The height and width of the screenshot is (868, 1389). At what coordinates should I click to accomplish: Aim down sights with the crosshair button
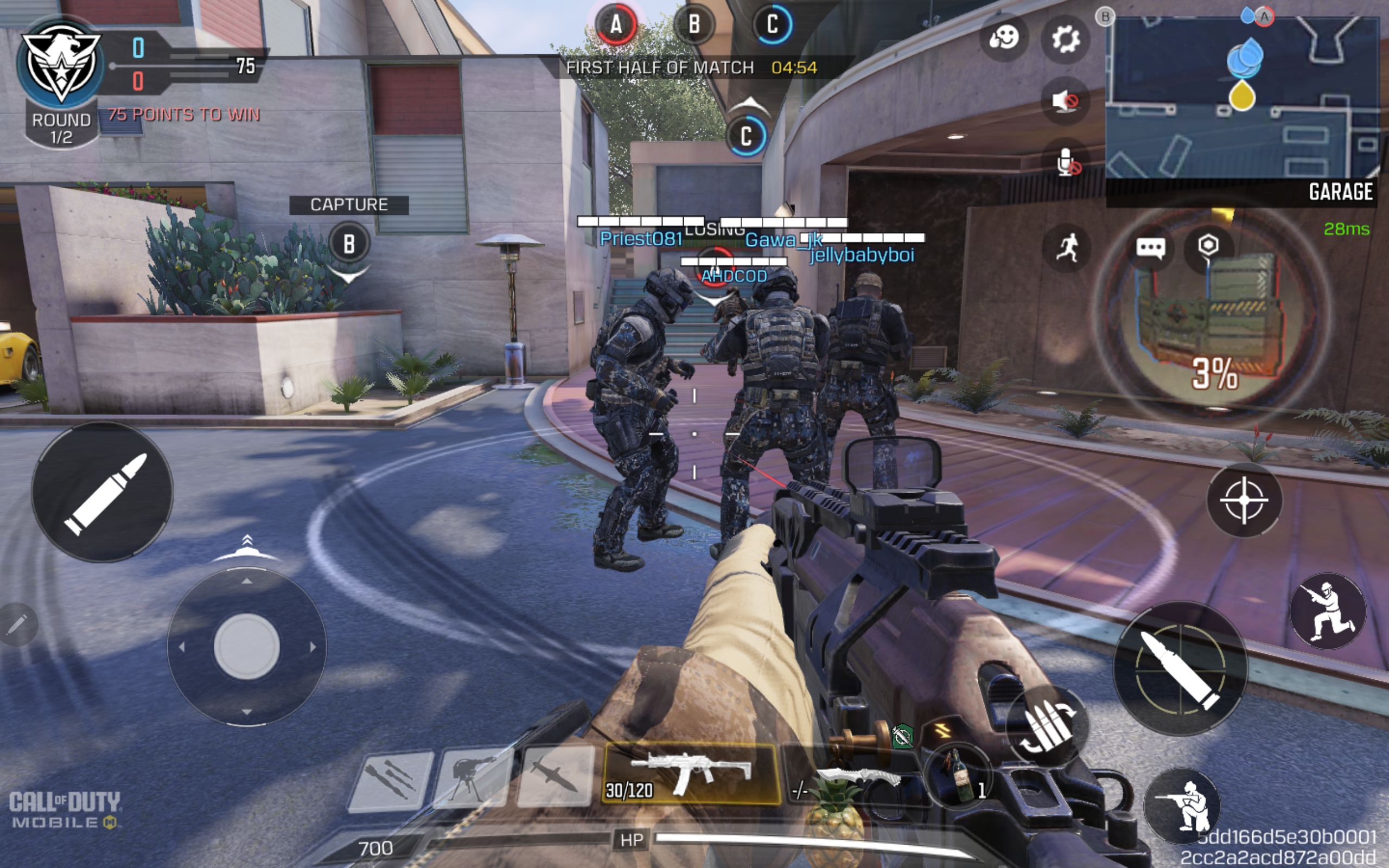tap(1243, 501)
